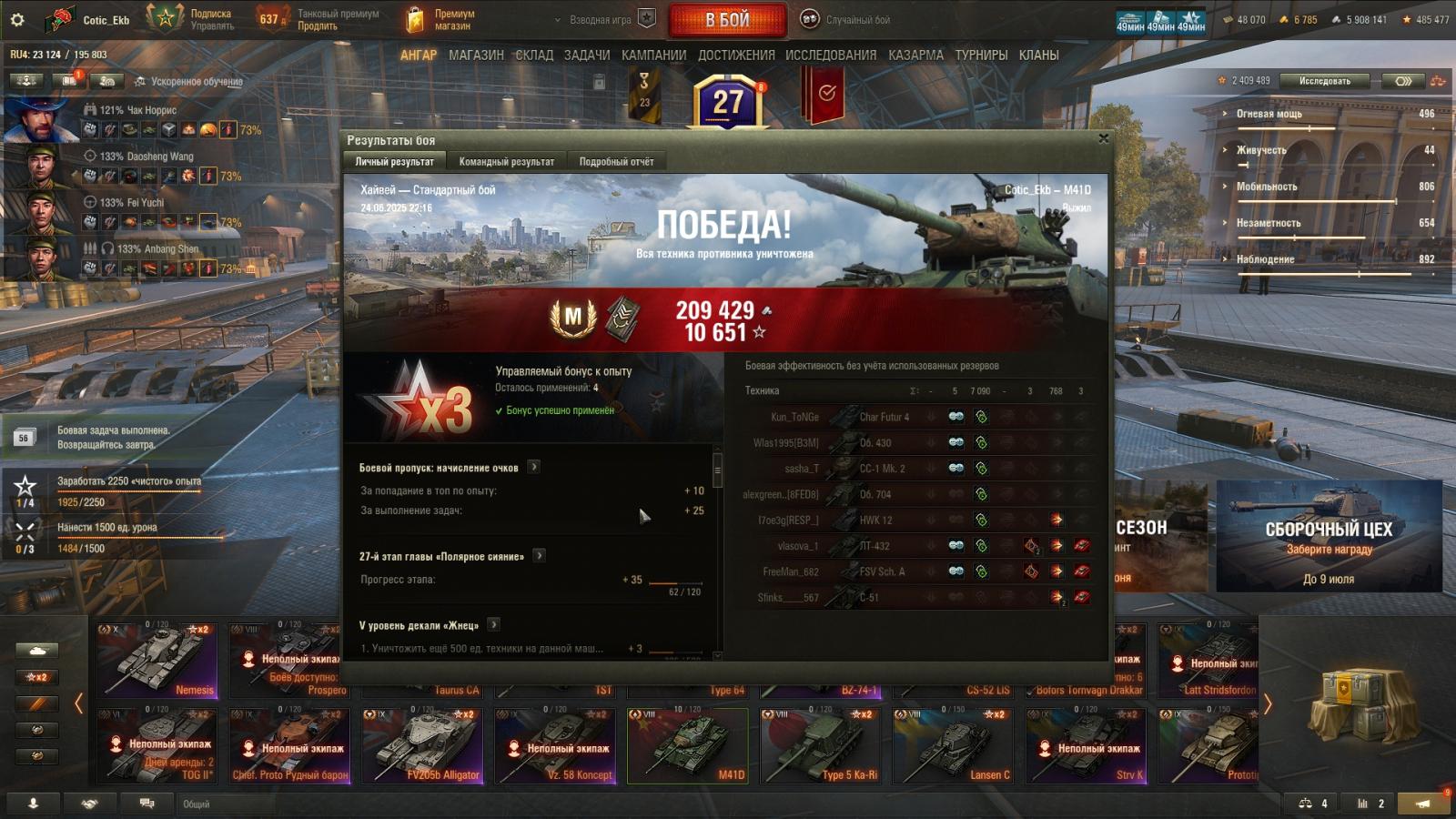Start battle with the В БОЙ button

tap(727, 19)
